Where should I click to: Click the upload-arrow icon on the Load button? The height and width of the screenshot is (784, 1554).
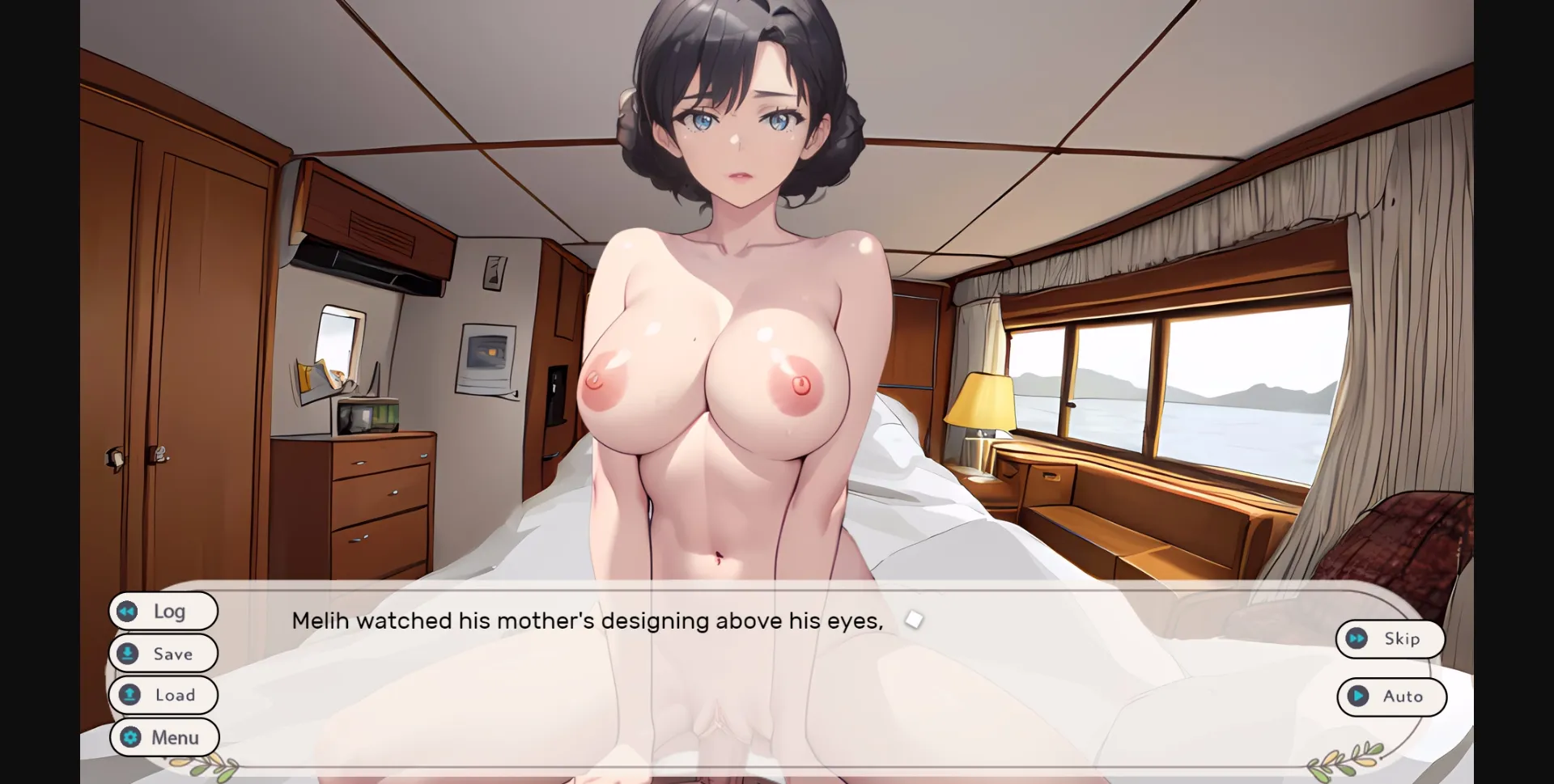(128, 695)
